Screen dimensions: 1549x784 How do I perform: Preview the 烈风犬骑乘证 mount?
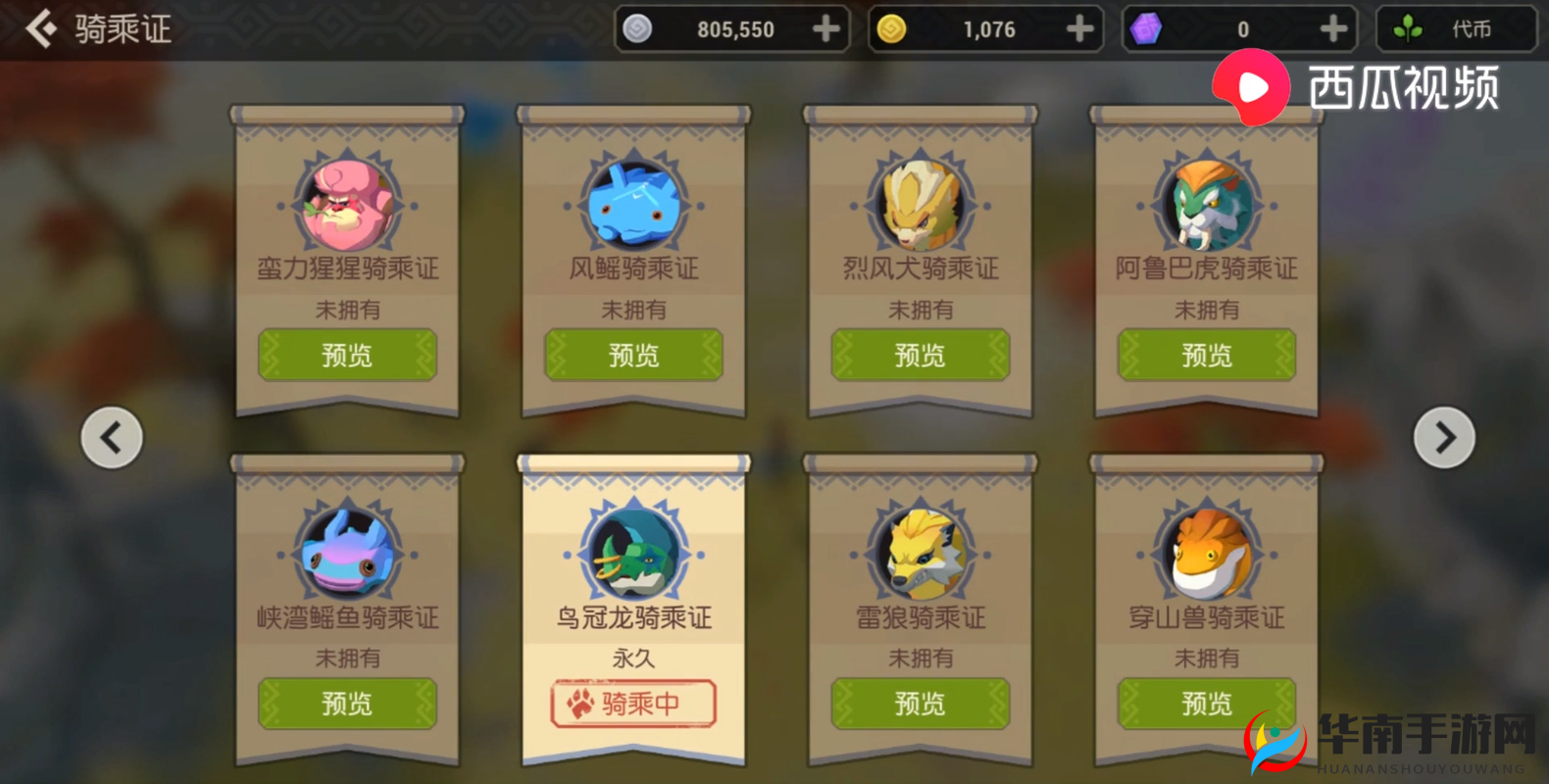pyautogui.click(x=919, y=355)
